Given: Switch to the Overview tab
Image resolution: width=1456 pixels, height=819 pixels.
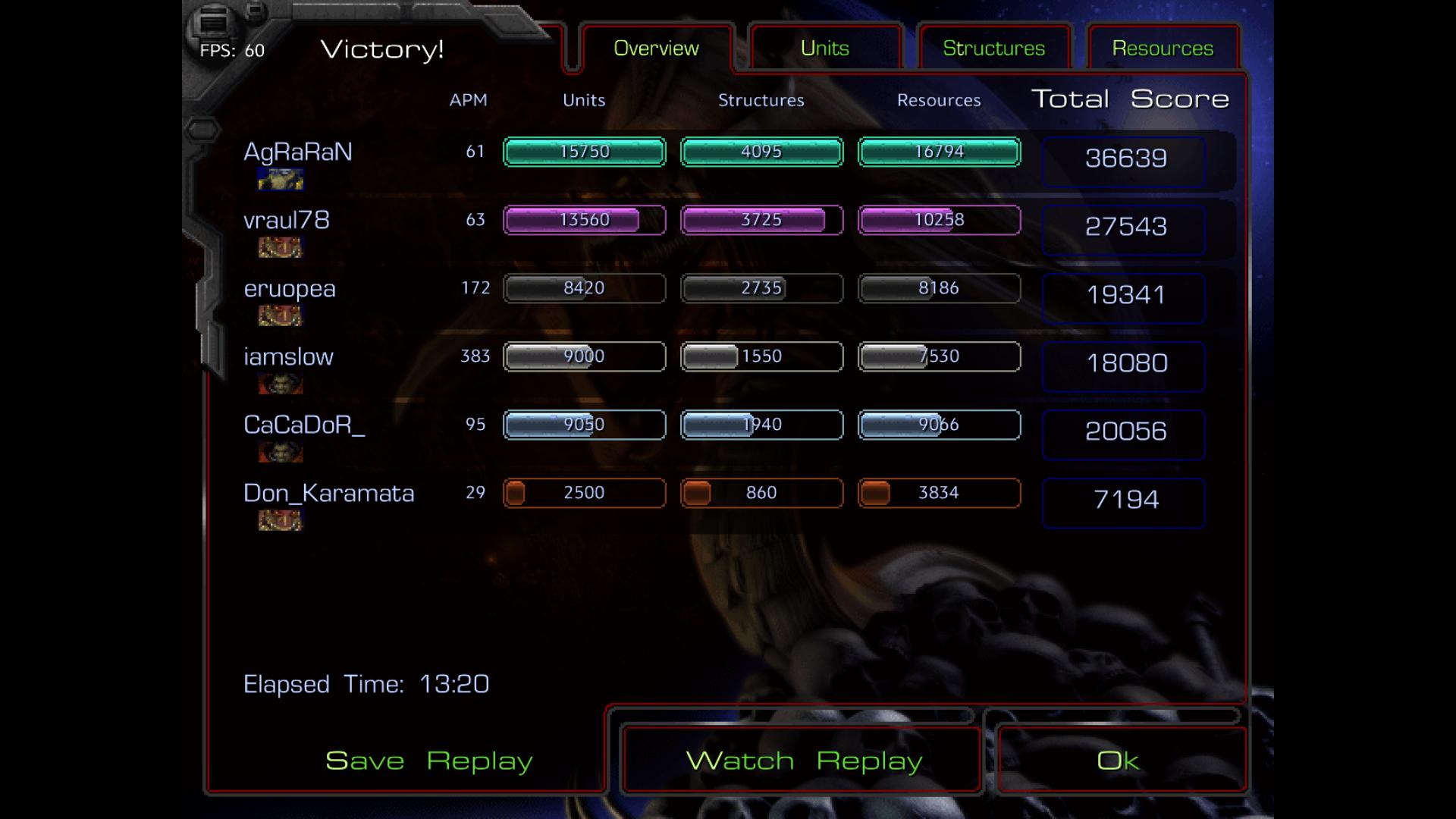Looking at the screenshot, I should (656, 49).
